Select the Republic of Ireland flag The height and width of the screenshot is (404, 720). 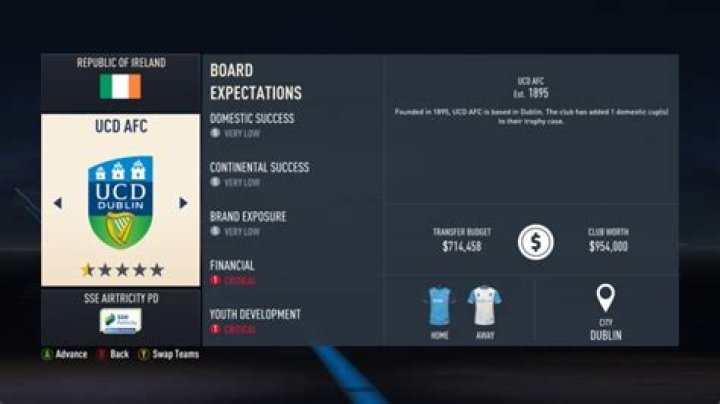tap(120, 87)
